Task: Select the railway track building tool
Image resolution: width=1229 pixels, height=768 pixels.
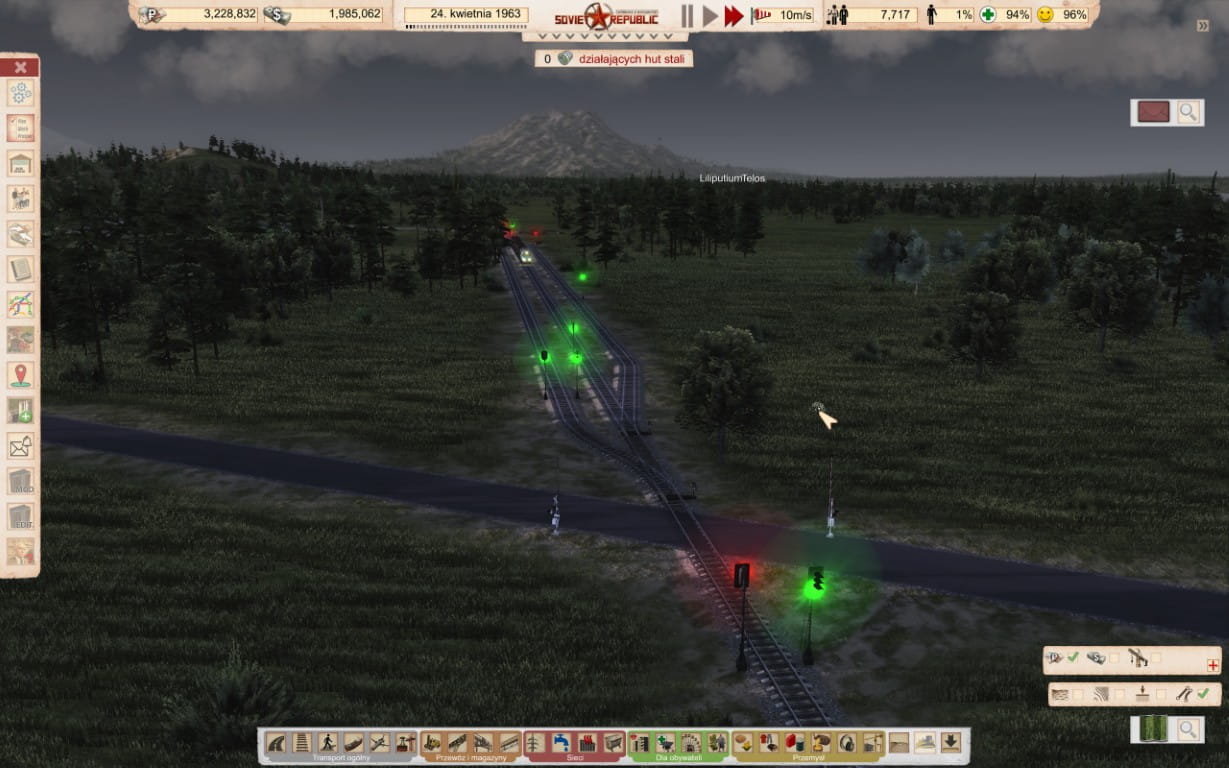Action: [301, 742]
